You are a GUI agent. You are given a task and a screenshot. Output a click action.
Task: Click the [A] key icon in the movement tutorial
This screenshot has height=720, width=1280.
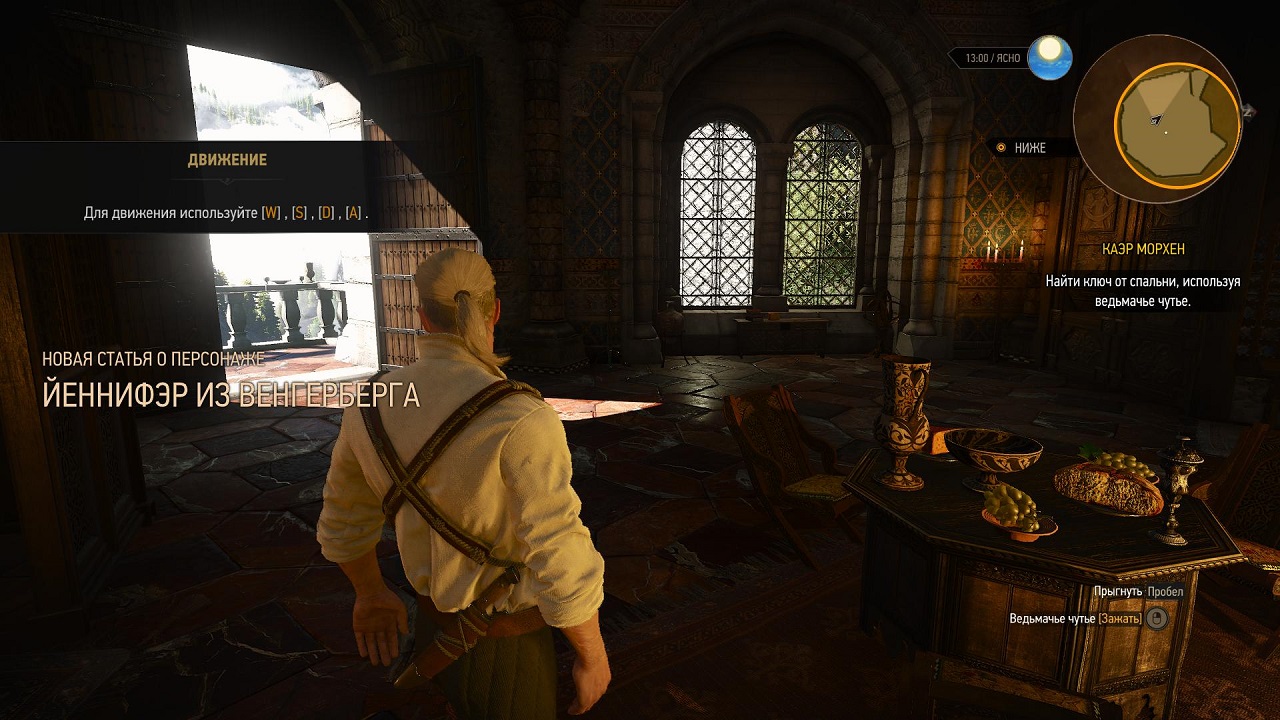(353, 212)
